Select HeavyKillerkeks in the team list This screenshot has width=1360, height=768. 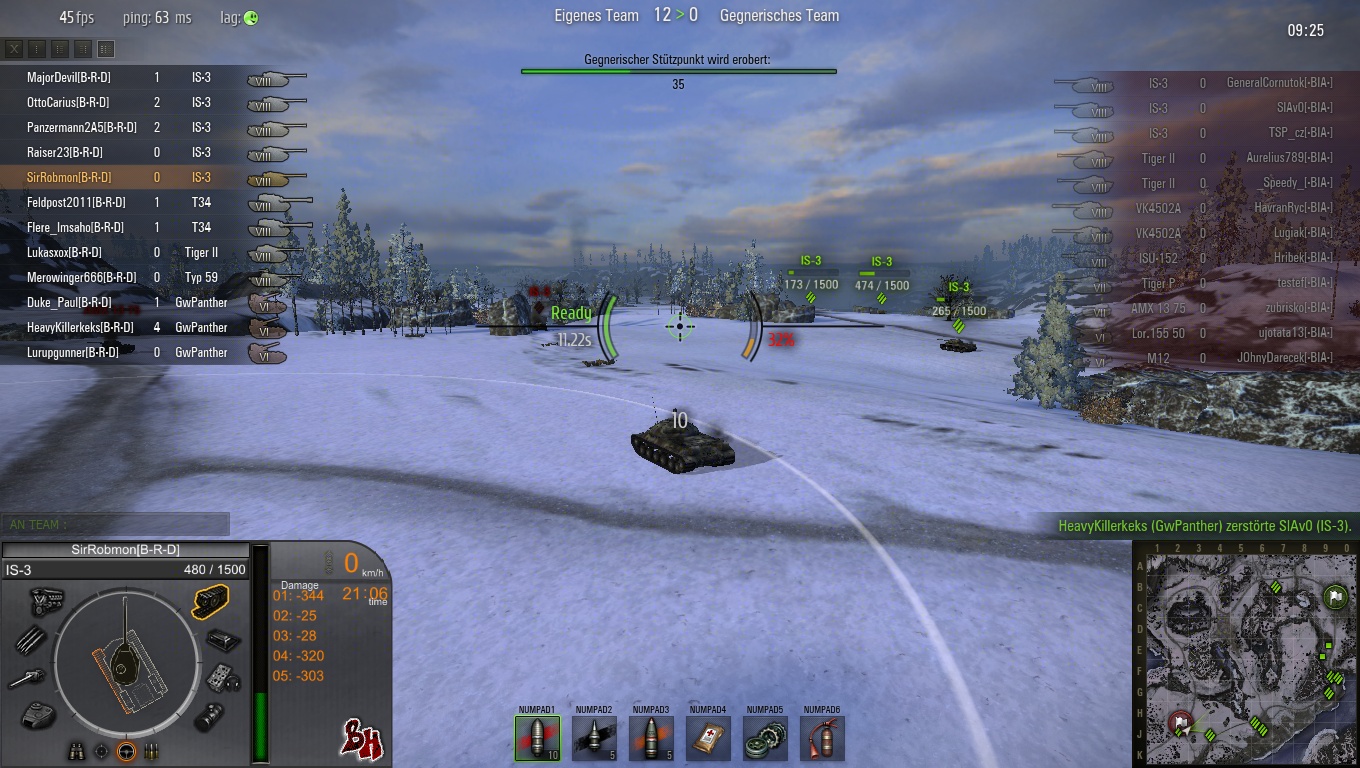click(x=80, y=327)
